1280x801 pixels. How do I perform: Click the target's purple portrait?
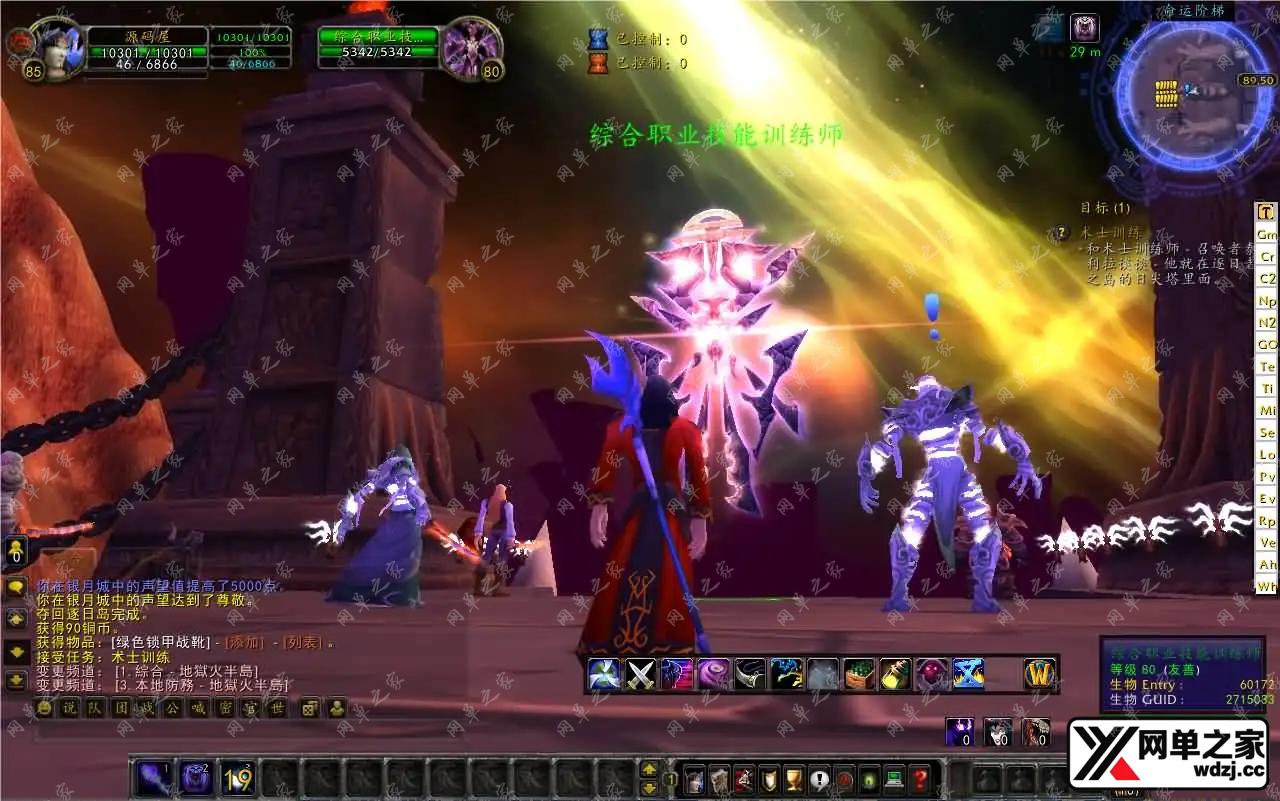click(468, 47)
